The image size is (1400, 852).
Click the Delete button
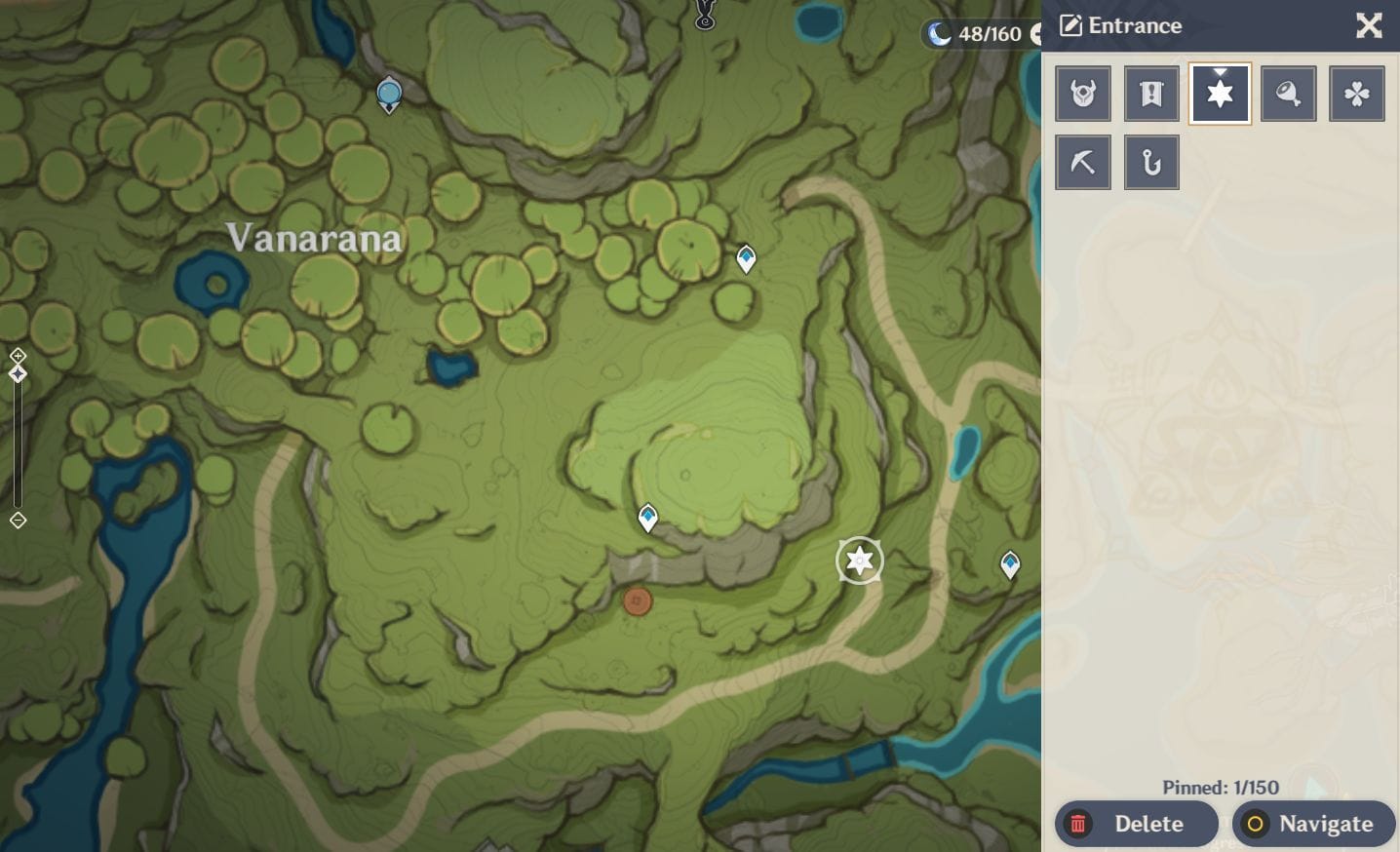pos(1137,824)
